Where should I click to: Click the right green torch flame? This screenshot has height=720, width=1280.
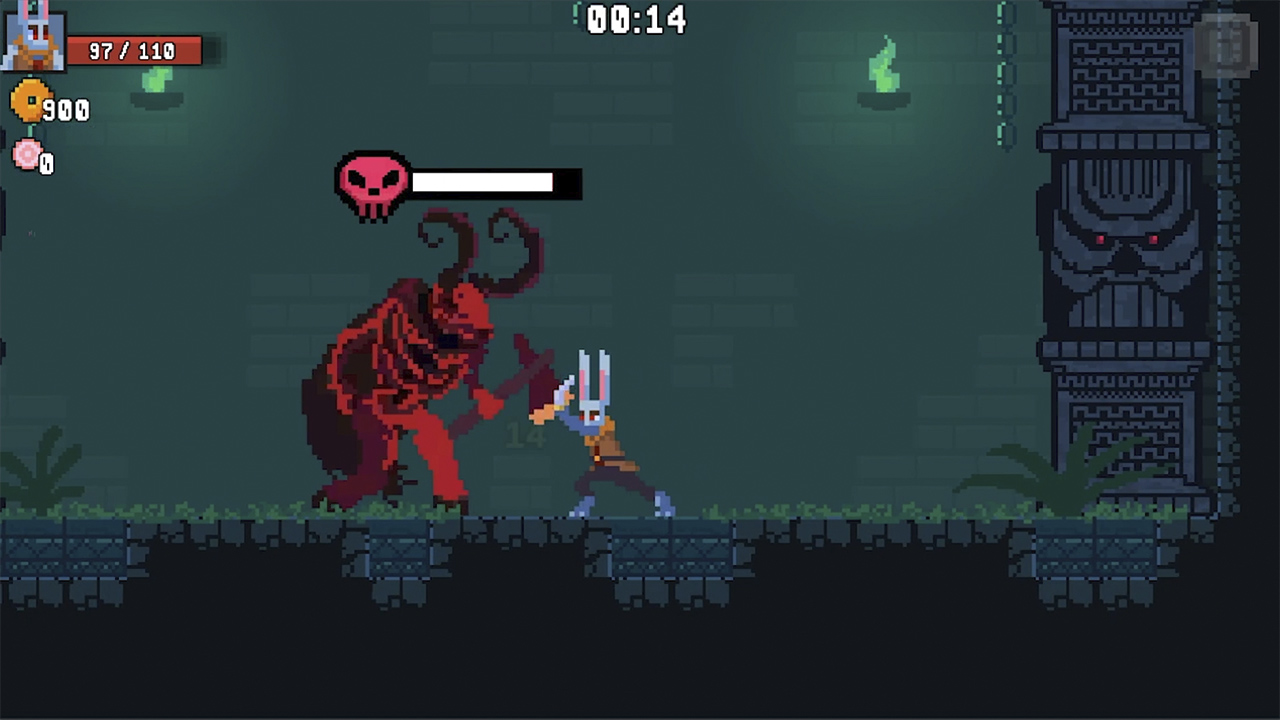click(x=885, y=65)
